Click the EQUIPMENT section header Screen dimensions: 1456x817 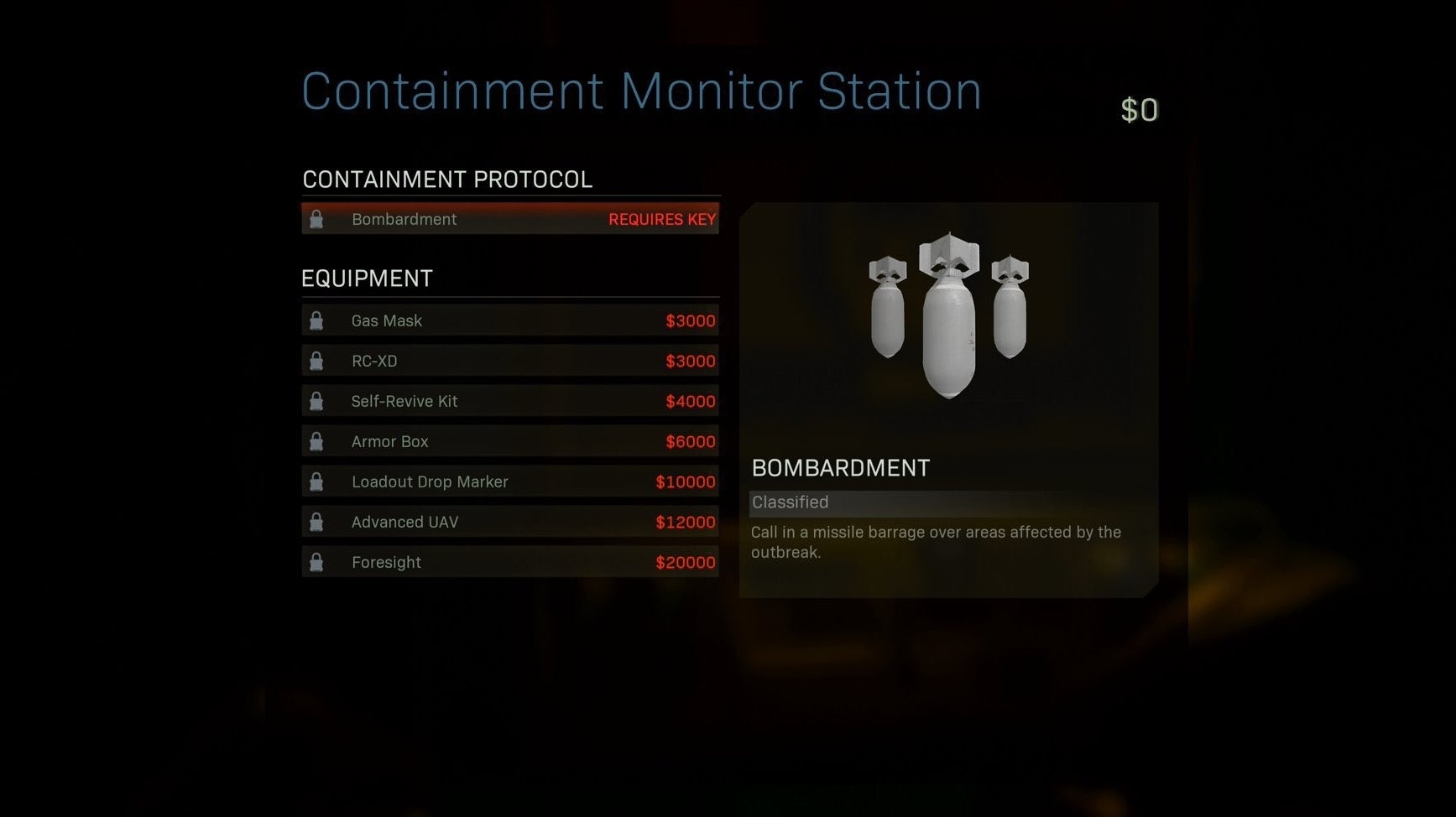point(368,278)
